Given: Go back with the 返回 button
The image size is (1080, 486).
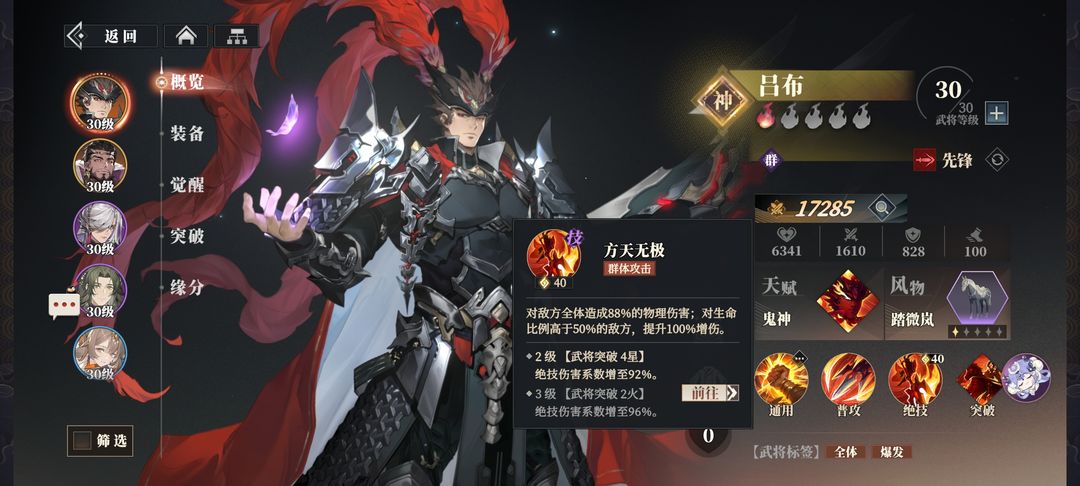Looking at the screenshot, I should [x=111, y=36].
